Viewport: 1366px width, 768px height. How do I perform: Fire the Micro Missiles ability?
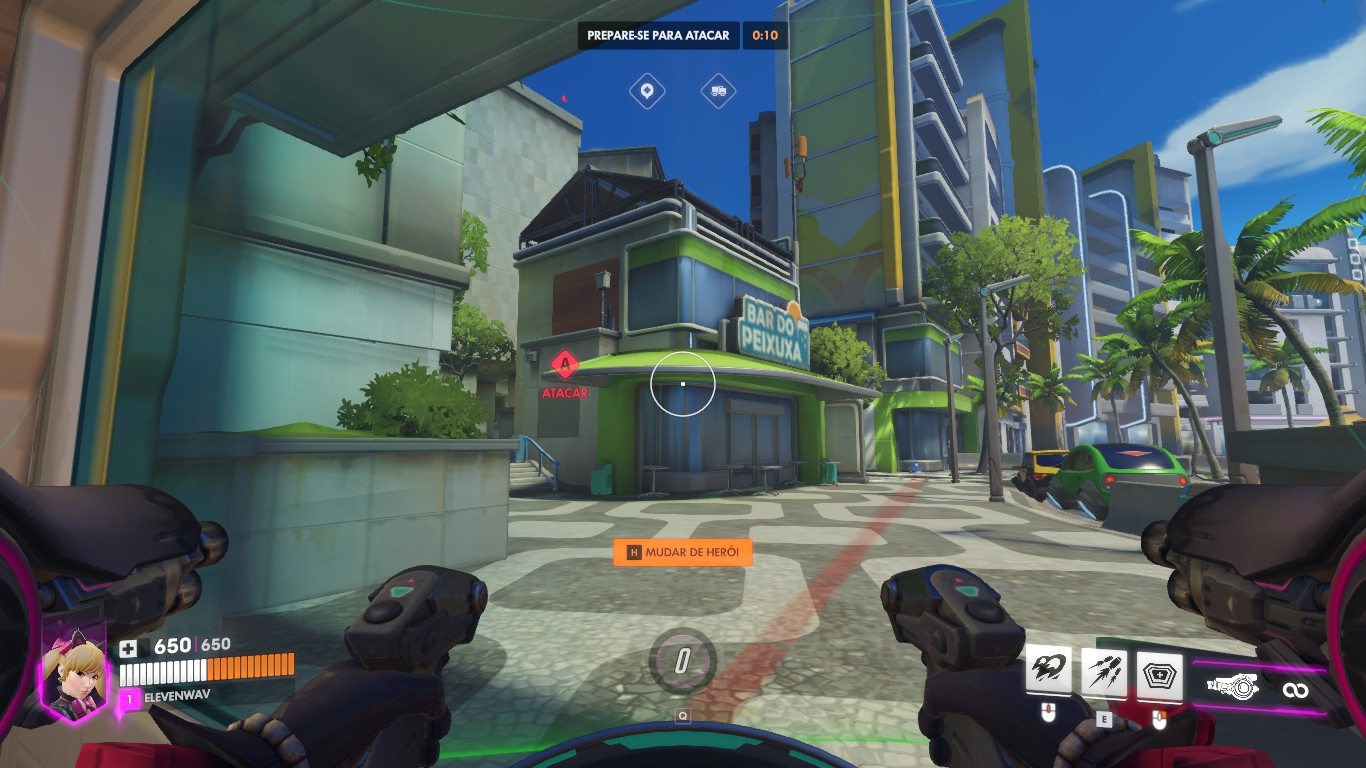pyautogui.click(x=1104, y=672)
